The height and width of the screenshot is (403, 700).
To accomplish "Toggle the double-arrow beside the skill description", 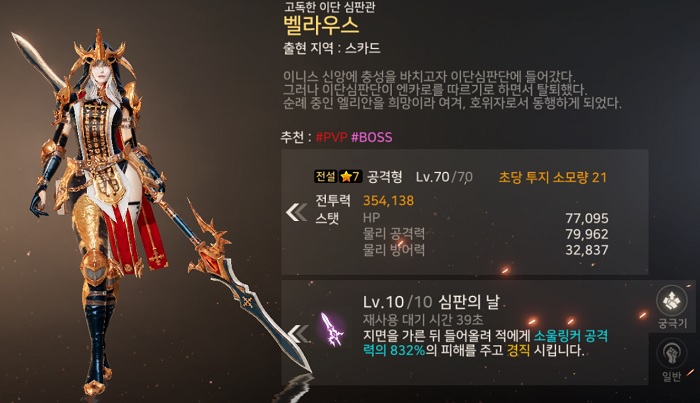I will tap(296, 332).
